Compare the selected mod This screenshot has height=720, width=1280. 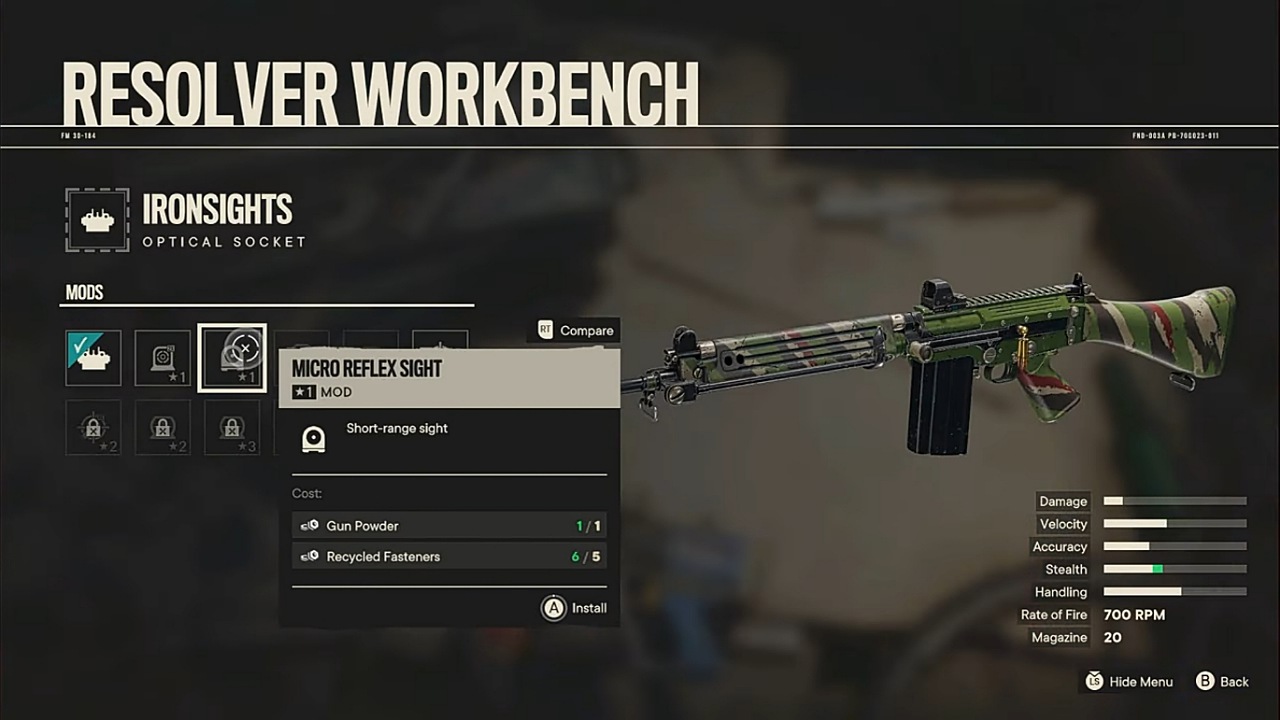tap(575, 330)
